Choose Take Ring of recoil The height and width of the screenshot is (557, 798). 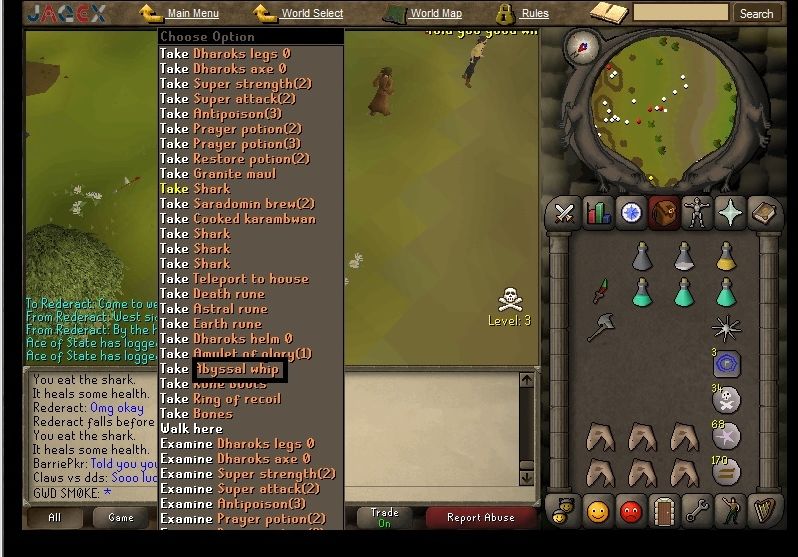220,399
